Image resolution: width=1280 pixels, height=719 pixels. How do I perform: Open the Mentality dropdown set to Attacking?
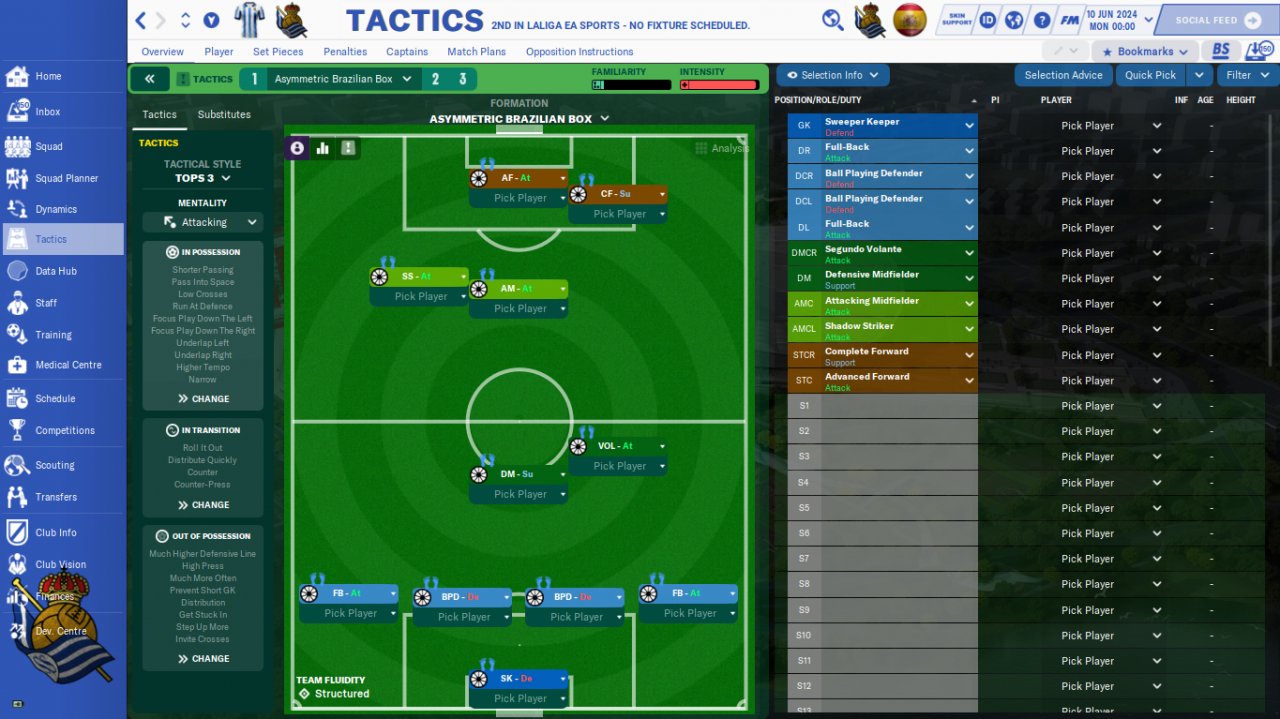point(203,222)
